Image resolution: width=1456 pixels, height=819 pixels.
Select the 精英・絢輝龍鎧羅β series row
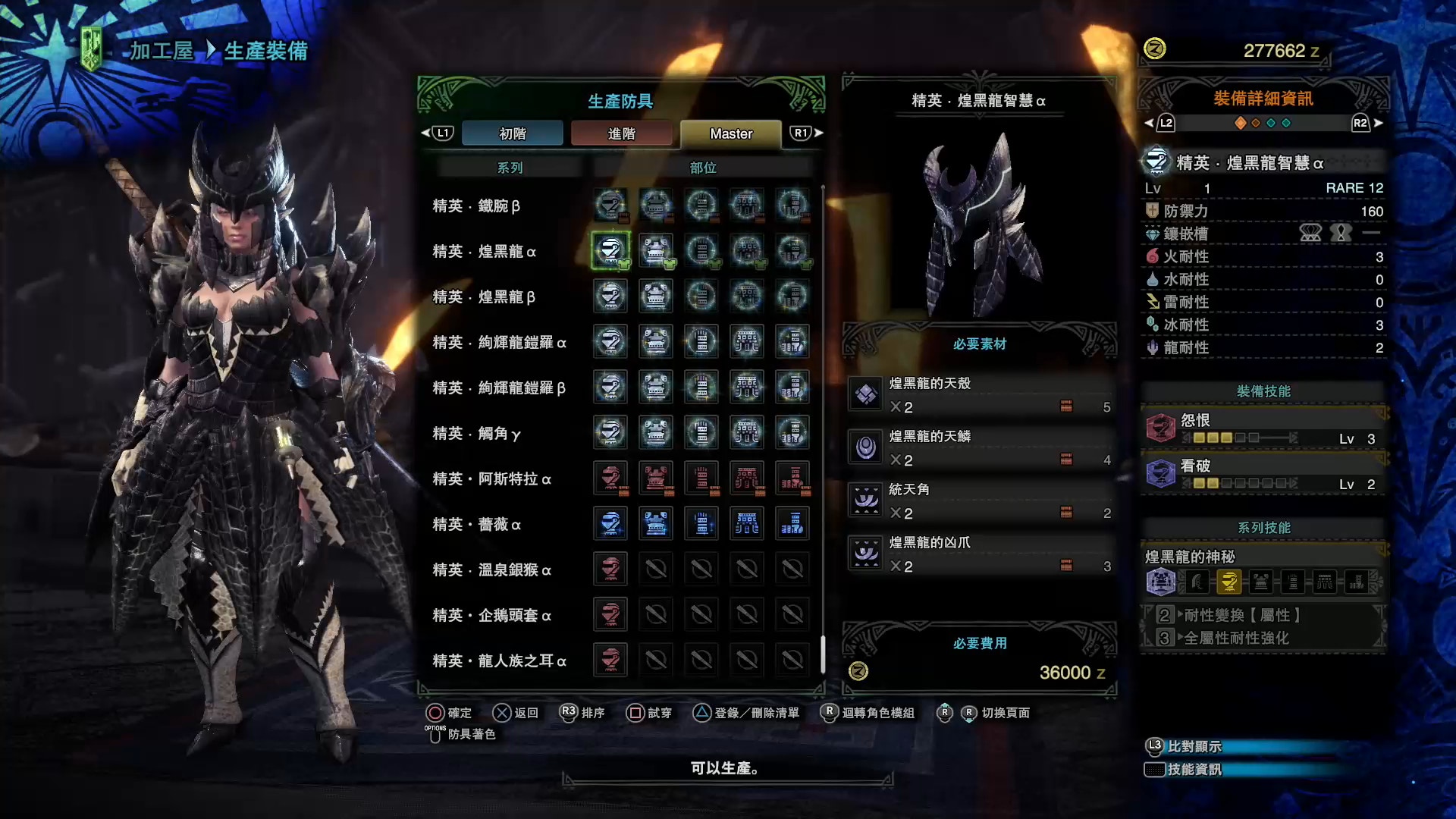click(499, 388)
